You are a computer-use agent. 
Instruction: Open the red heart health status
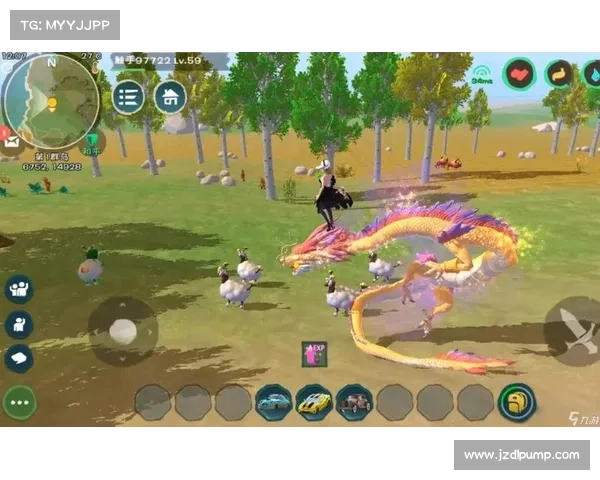click(x=519, y=74)
